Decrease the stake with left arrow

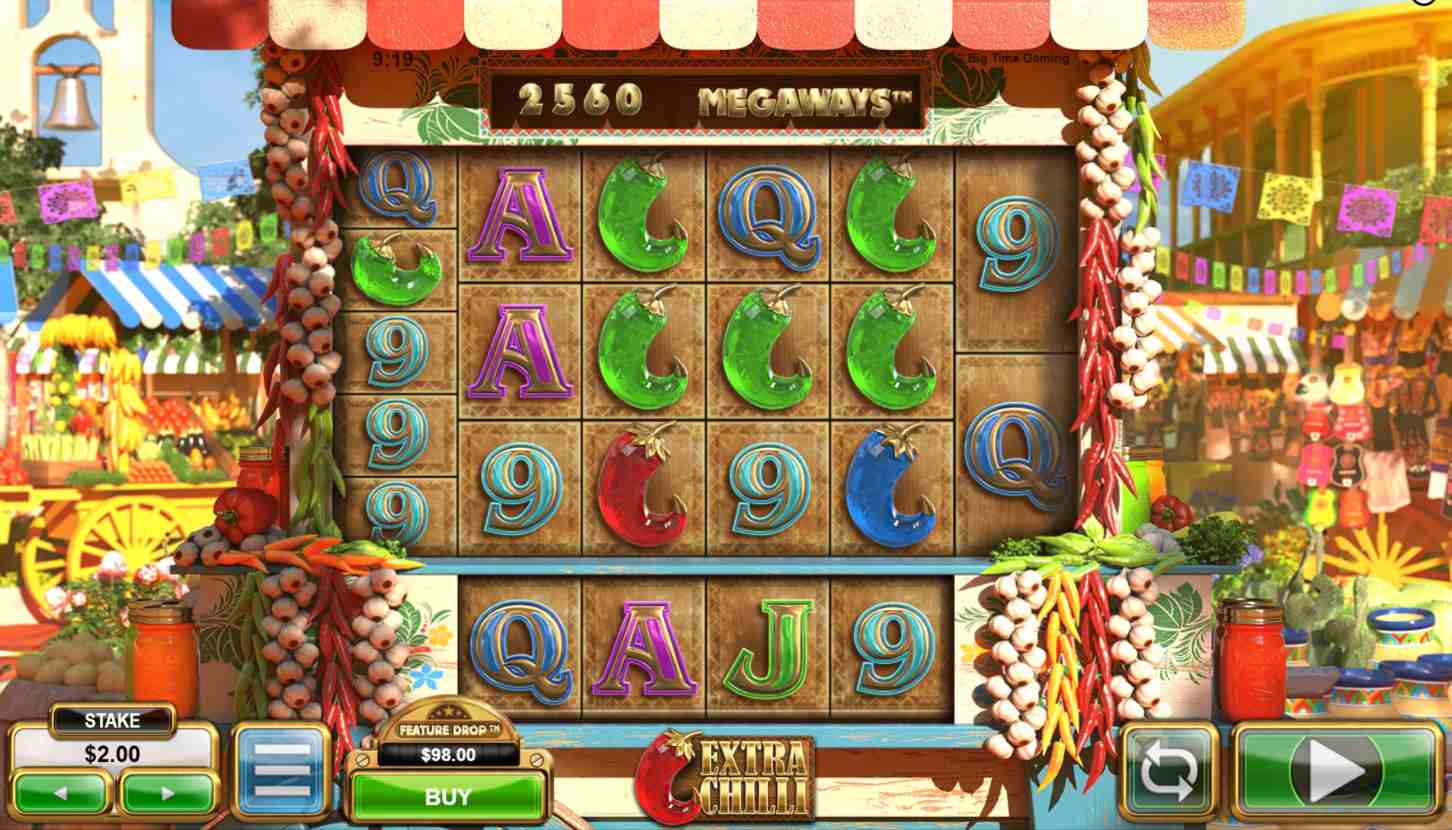[x=61, y=793]
